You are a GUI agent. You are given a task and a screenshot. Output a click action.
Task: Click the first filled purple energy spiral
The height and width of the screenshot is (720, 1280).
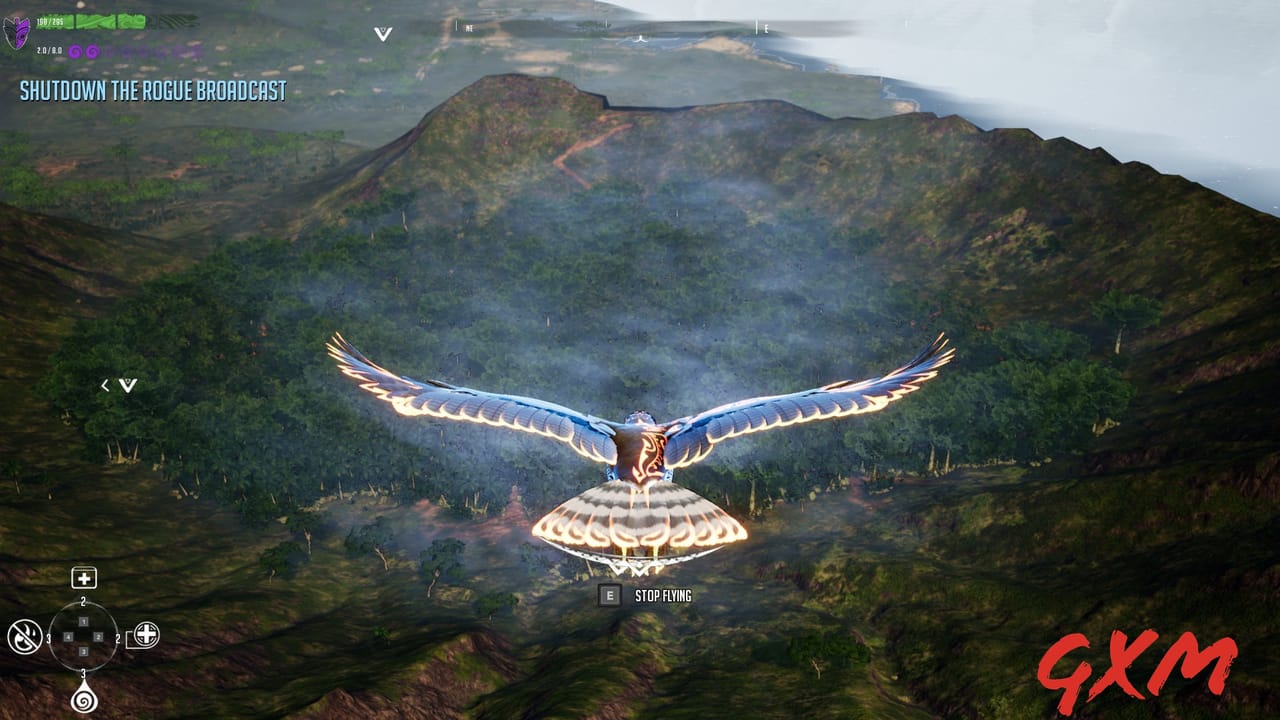pos(76,51)
